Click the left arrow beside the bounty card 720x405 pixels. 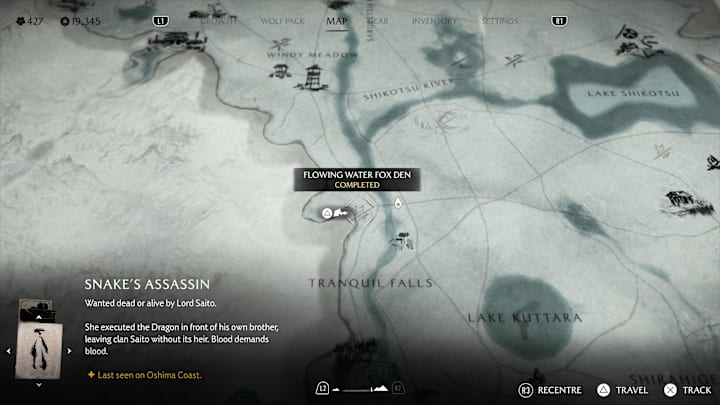10,350
